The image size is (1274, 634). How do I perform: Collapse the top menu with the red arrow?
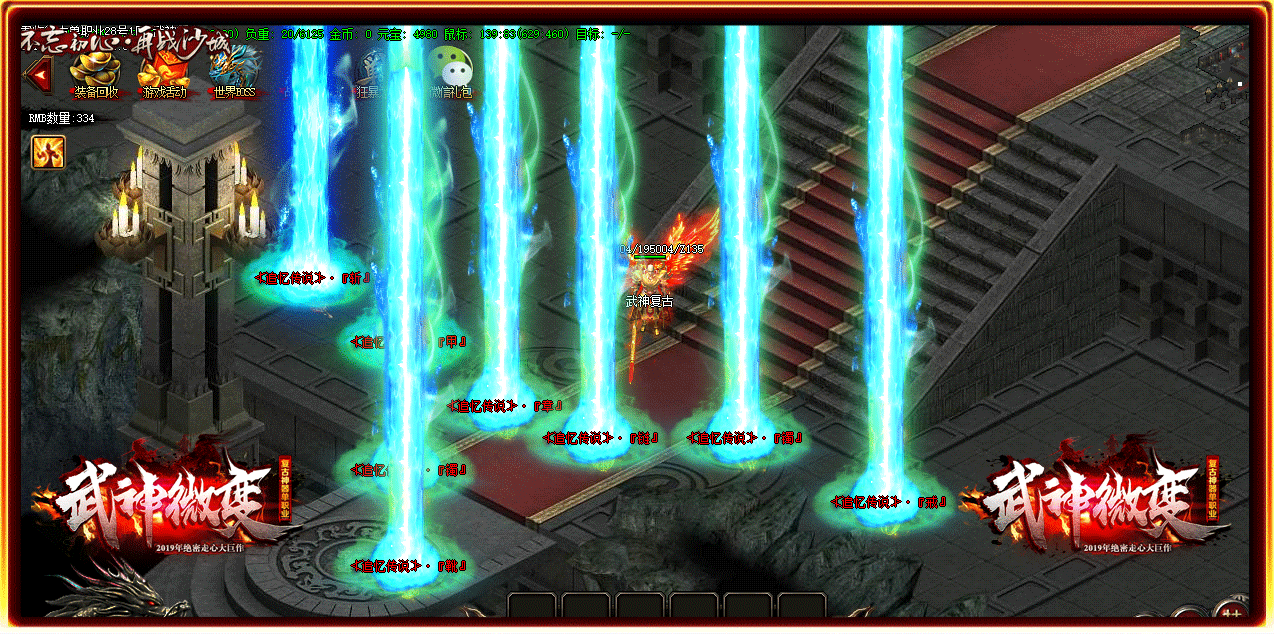coord(40,73)
